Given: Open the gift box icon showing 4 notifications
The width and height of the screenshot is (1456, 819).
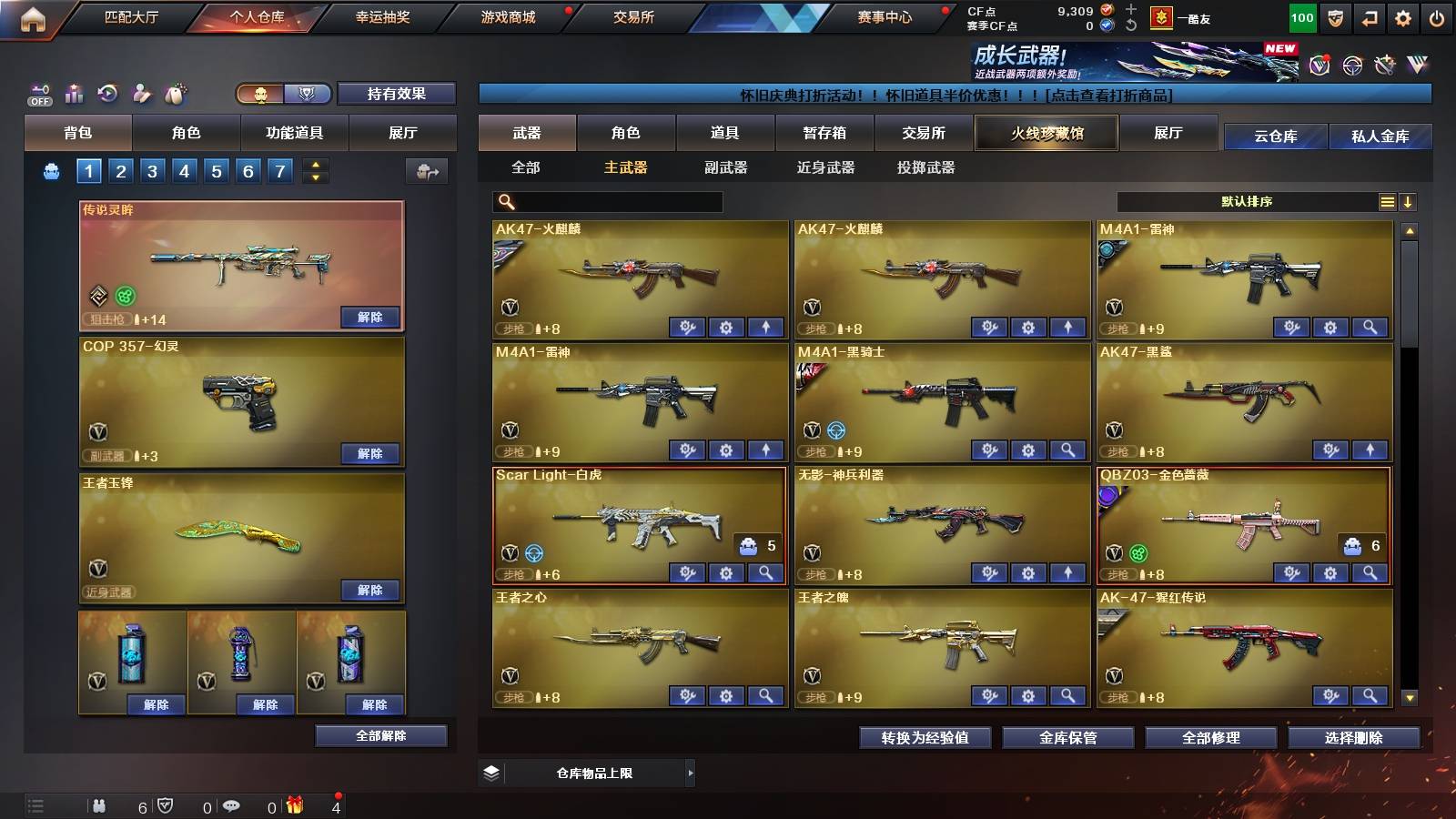Looking at the screenshot, I should (x=296, y=805).
